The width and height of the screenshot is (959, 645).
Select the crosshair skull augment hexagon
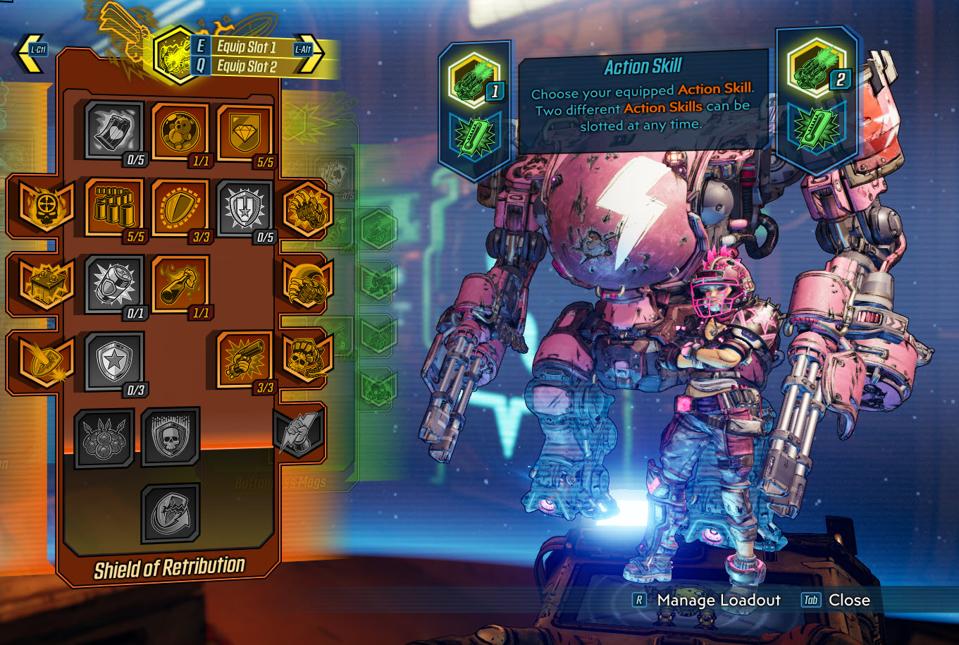click(x=42, y=206)
